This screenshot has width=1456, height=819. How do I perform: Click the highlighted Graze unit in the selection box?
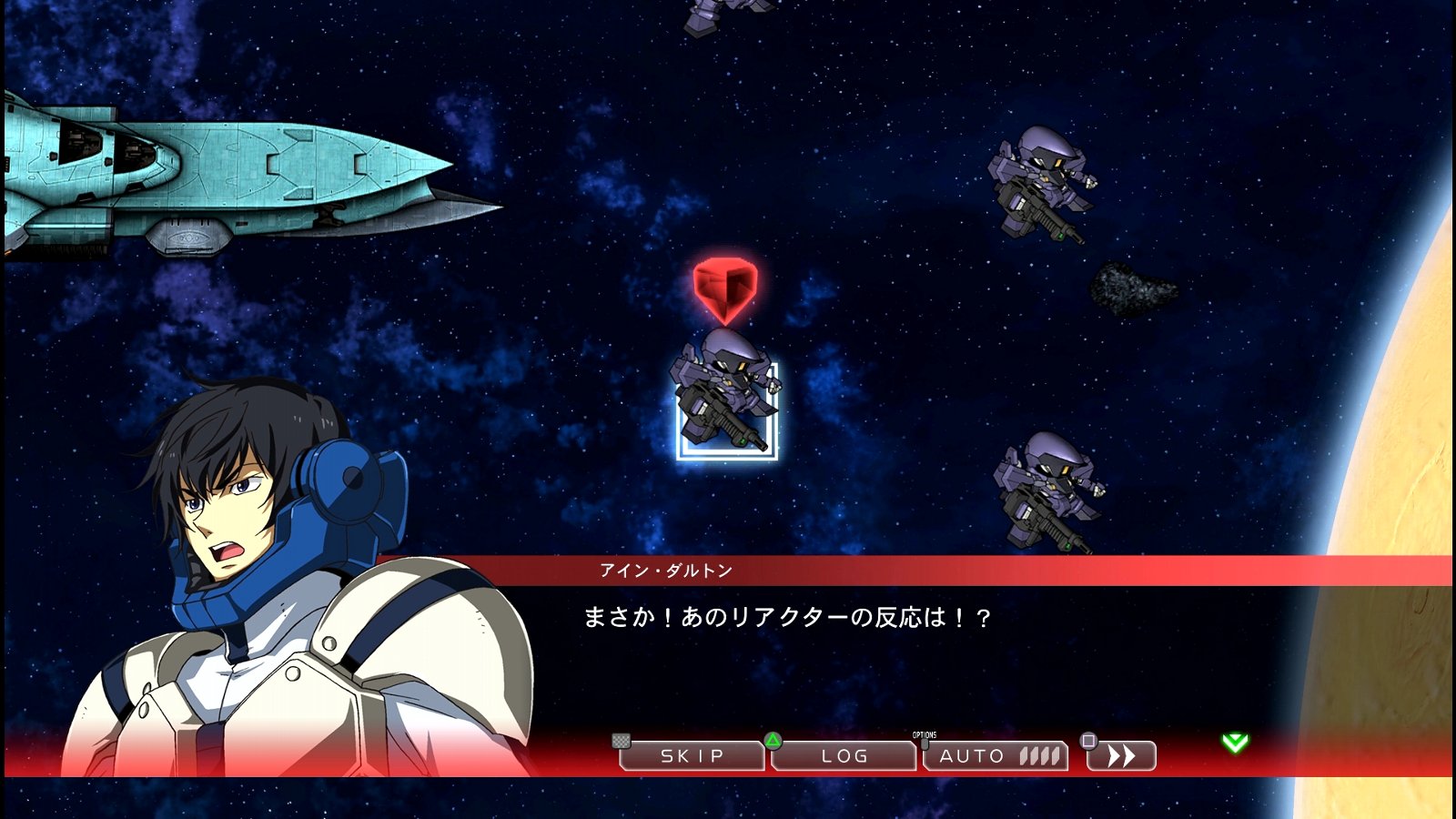pos(728,400)
